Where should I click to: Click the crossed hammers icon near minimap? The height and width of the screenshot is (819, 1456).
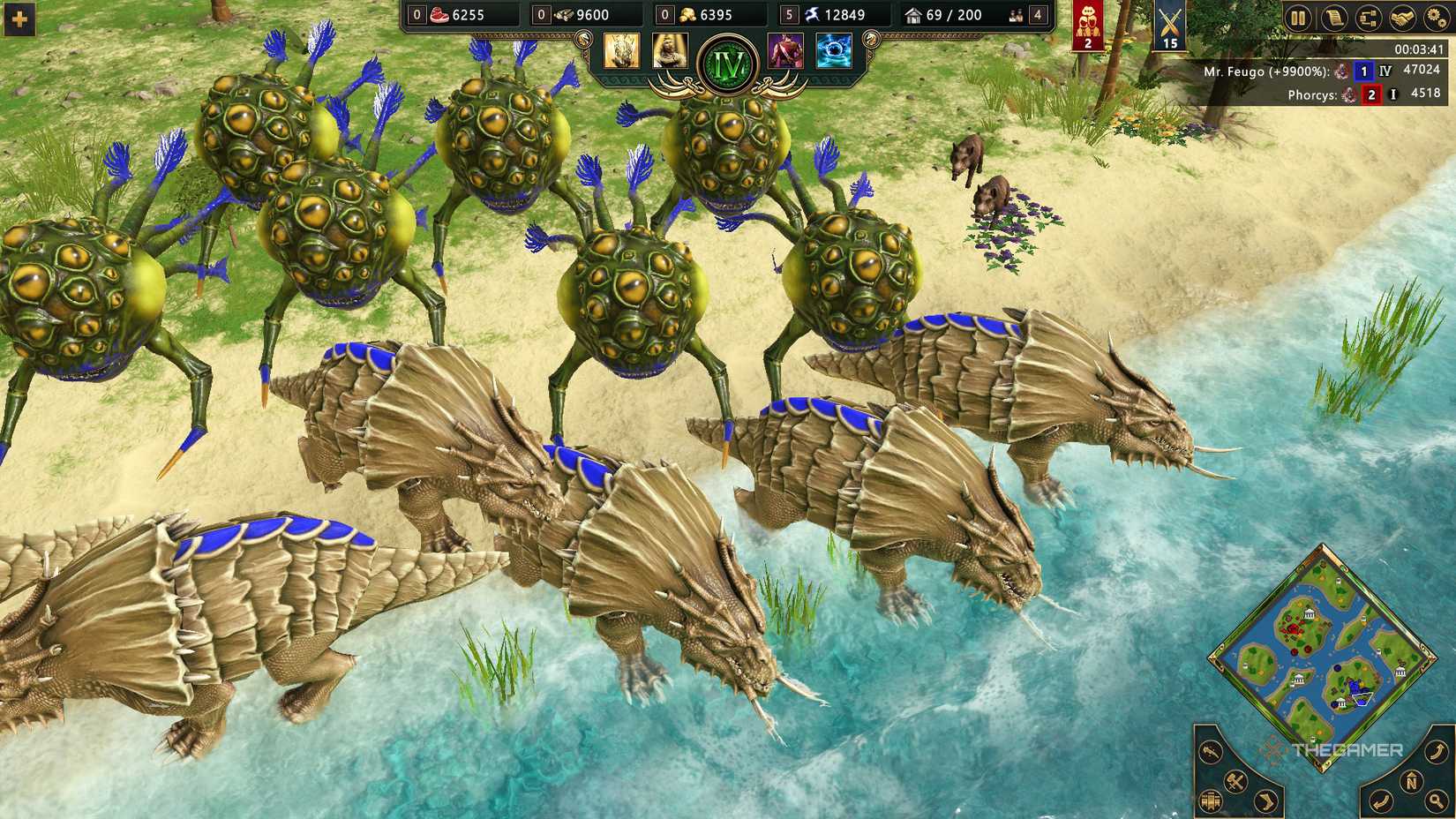pyautogui.click(x=1235, y=782)
